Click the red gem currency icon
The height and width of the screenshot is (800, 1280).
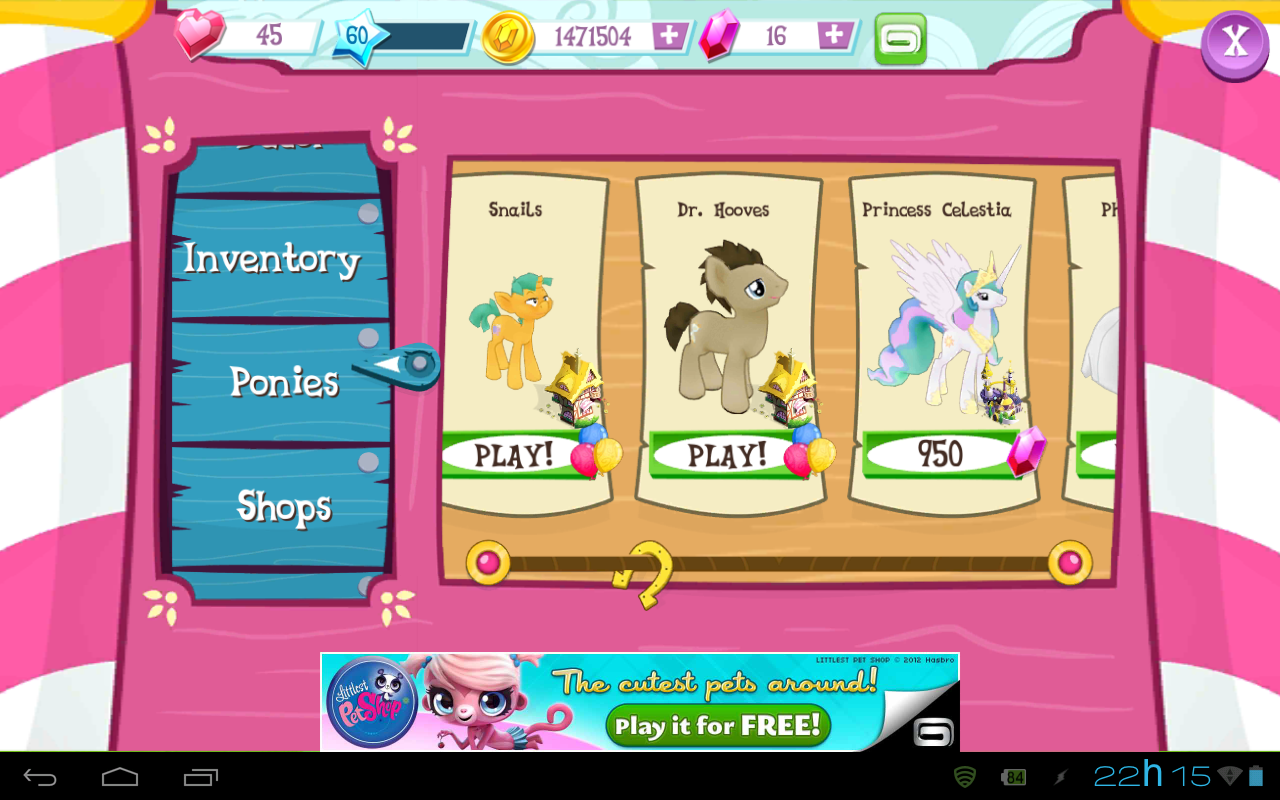click(716, 35)
